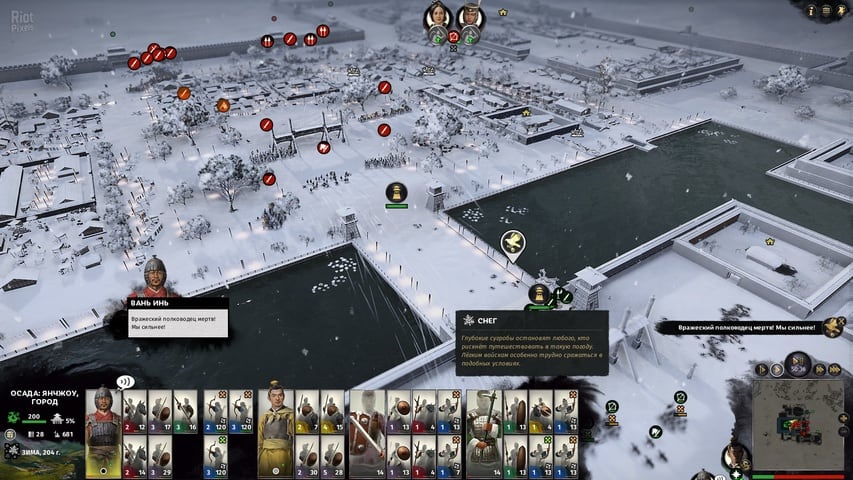Toggle the pause button above the minimap
This screenshot has height=480, width=853.
(797, 362)
